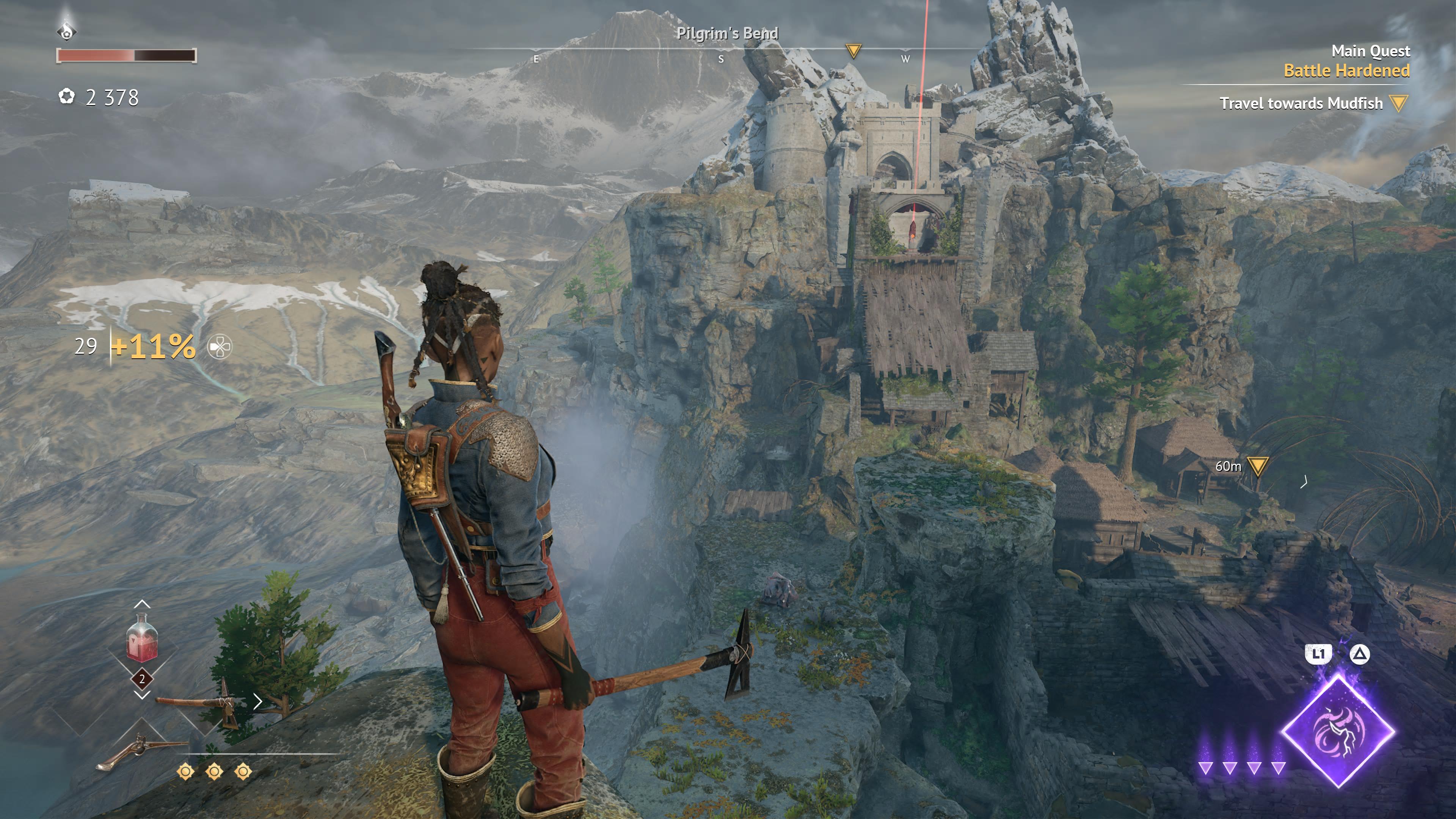Click the Travel towards Mudfish objective
The width and height of the screenshot is (1456, 819).
1301,104
